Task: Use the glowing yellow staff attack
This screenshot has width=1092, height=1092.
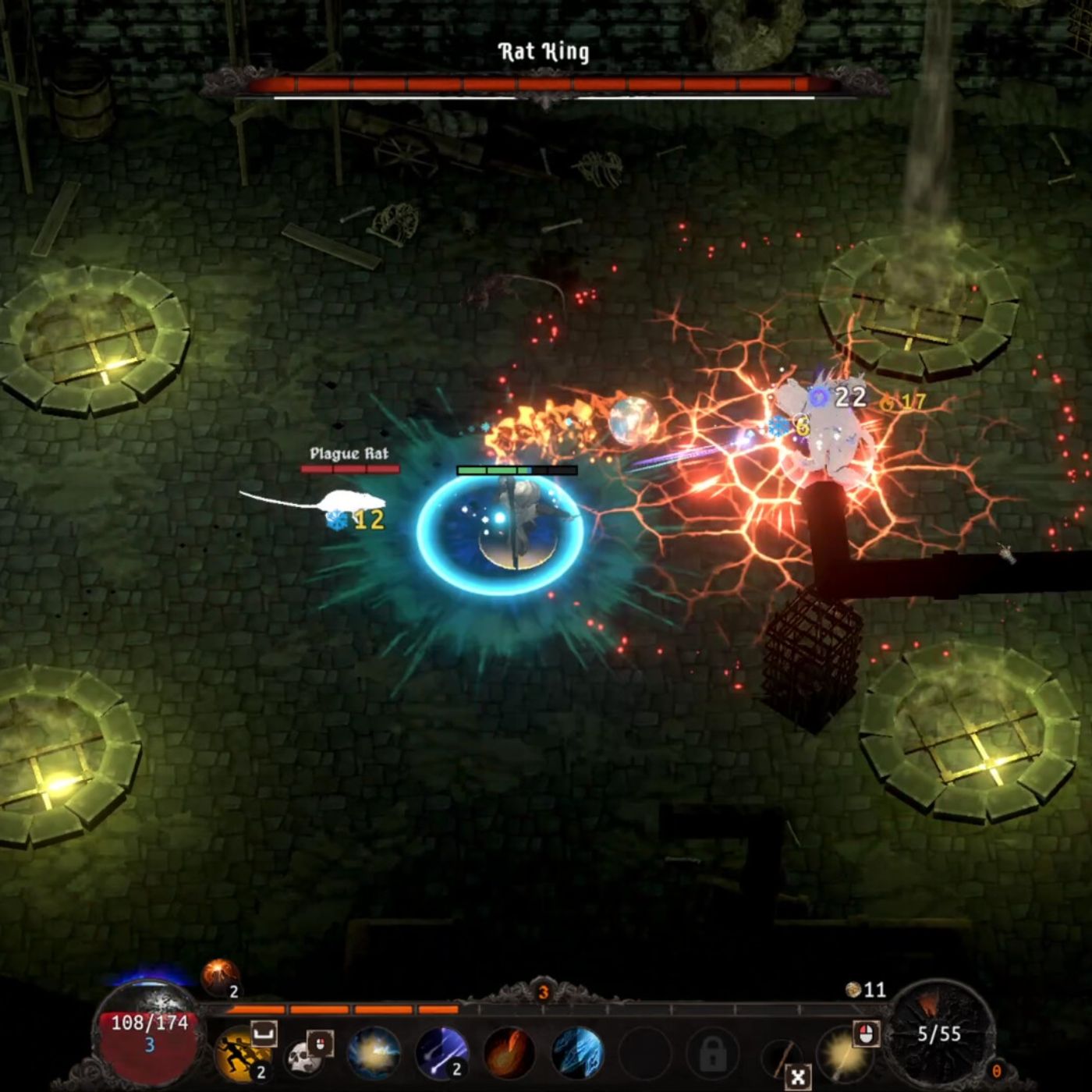Action: (x=842, y=1054)
